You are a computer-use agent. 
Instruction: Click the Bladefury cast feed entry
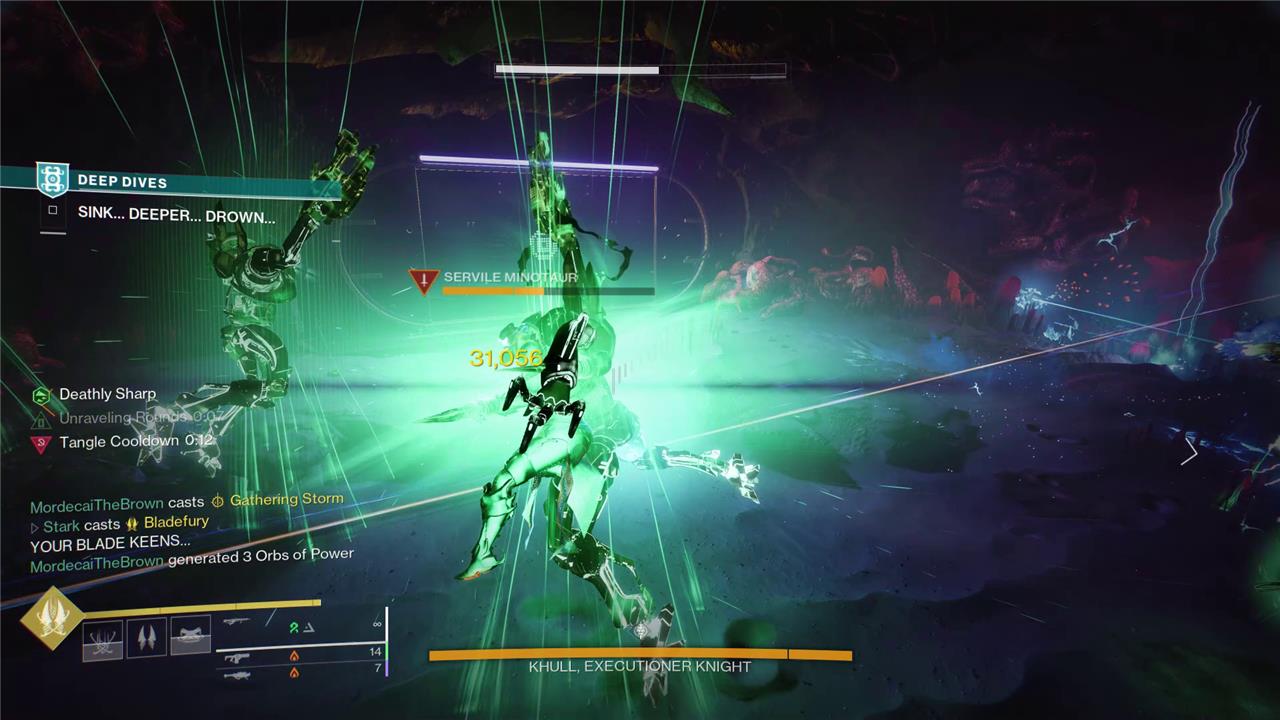point(176,522)
